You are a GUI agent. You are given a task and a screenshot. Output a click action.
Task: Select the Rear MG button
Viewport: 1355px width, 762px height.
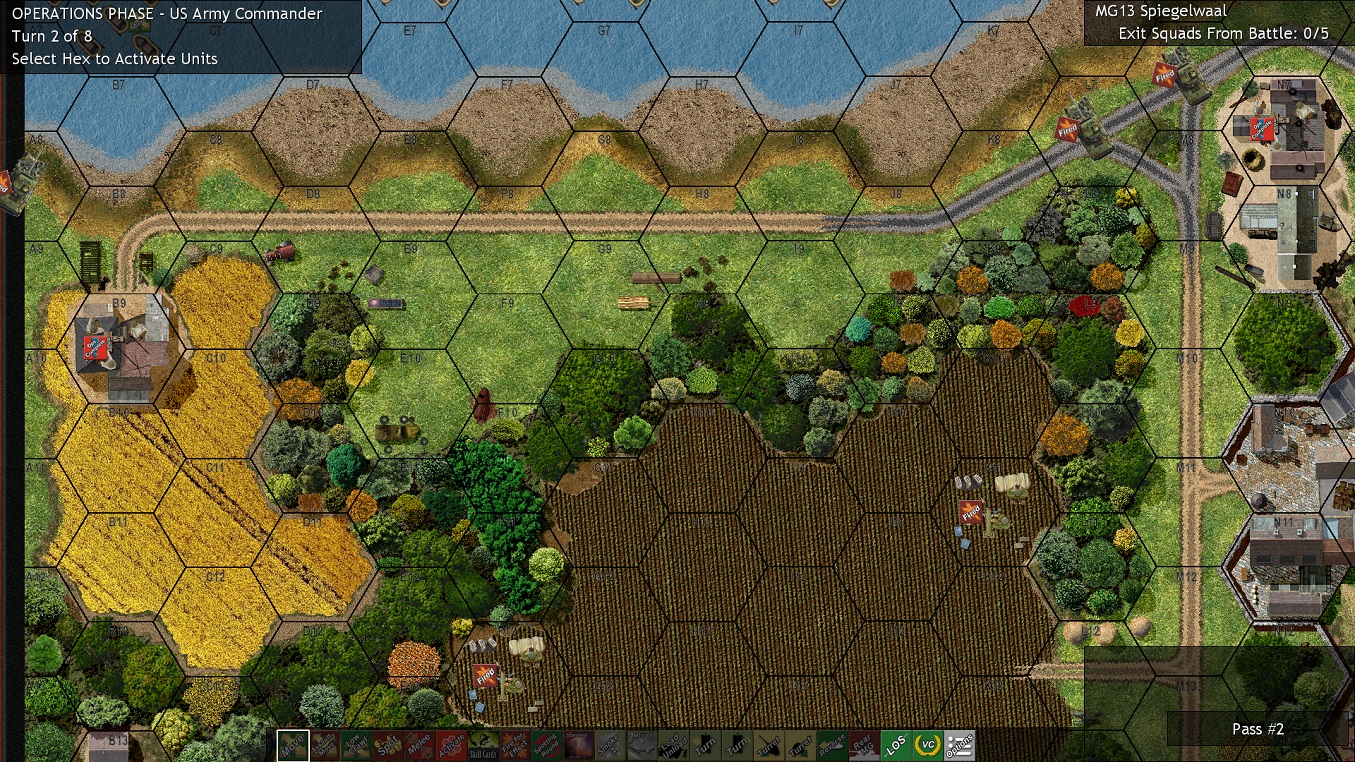coord(864,746)
